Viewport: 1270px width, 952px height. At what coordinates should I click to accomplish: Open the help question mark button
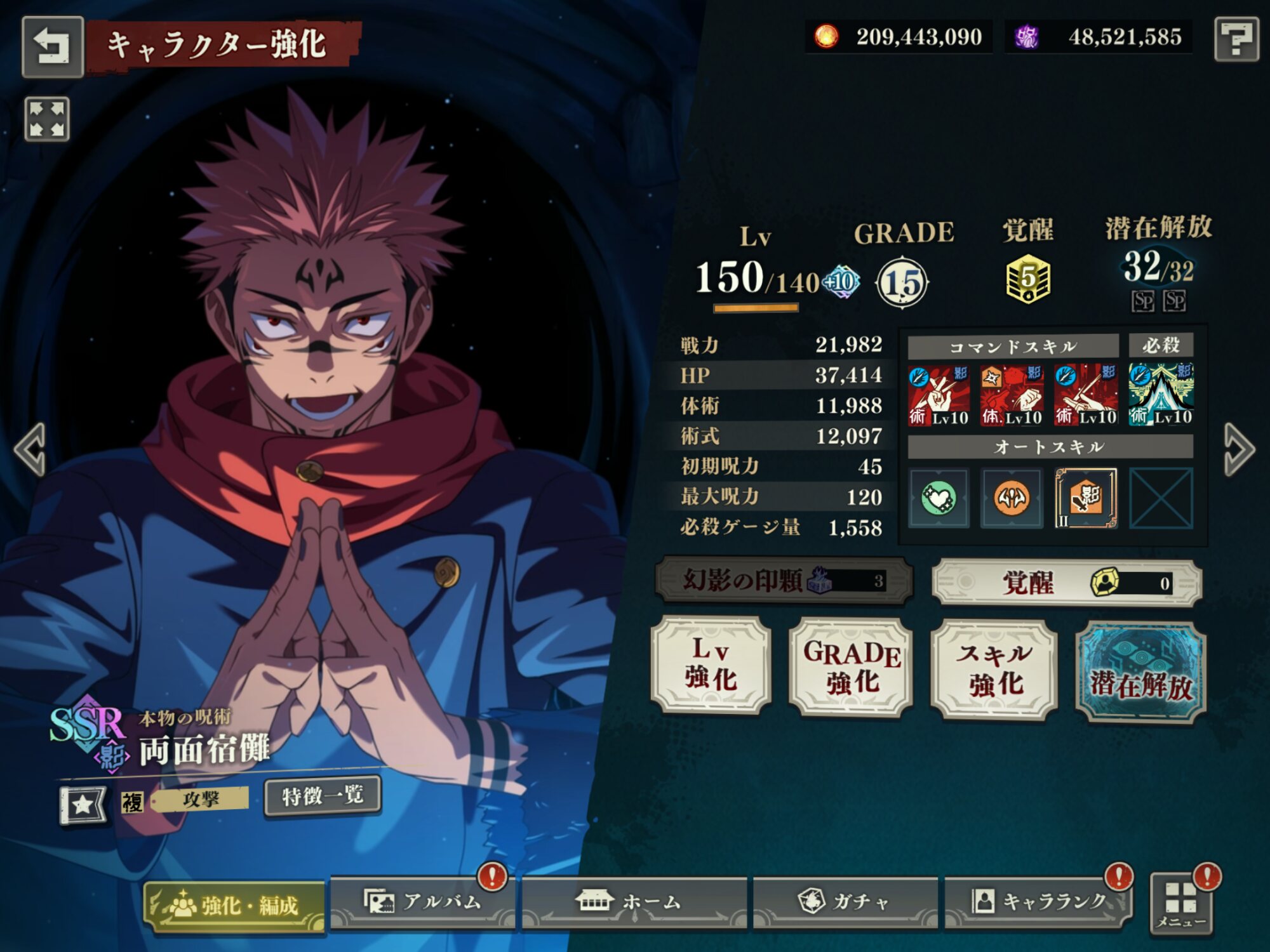click(x=1236, y=39)
